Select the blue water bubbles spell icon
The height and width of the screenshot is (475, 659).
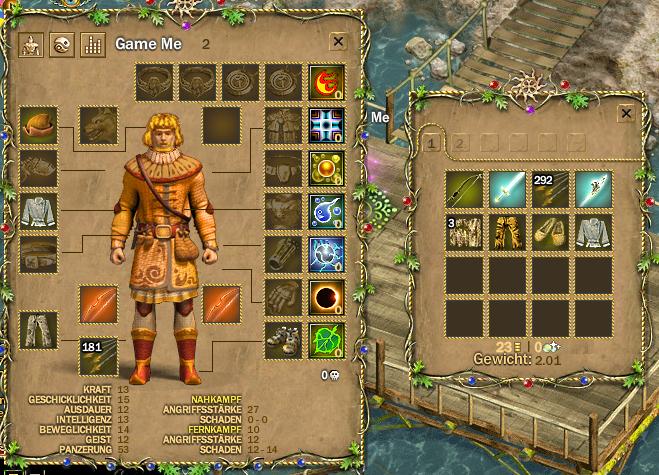[327, 211]
